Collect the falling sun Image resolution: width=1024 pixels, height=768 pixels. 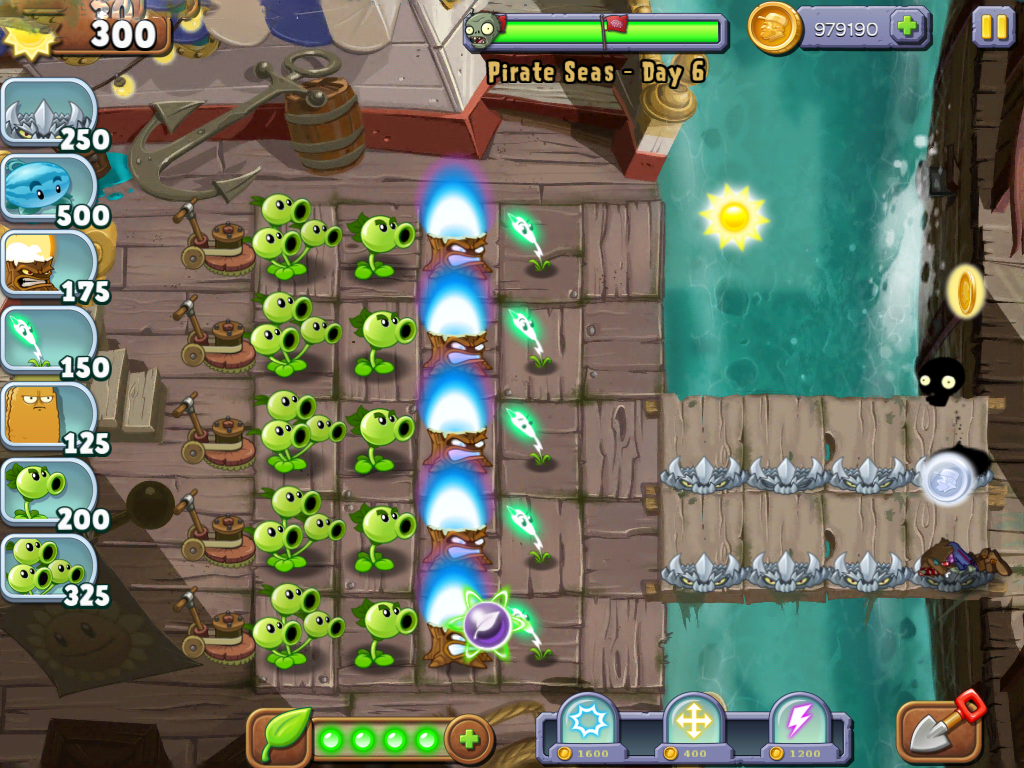pos(734,215)
